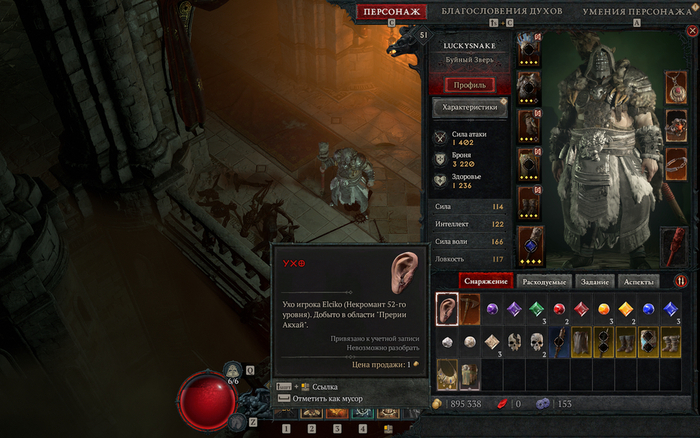Screen dimensions: 700x438
Task: Select the Снаряжение inventory tab
Action: (487, 282)
